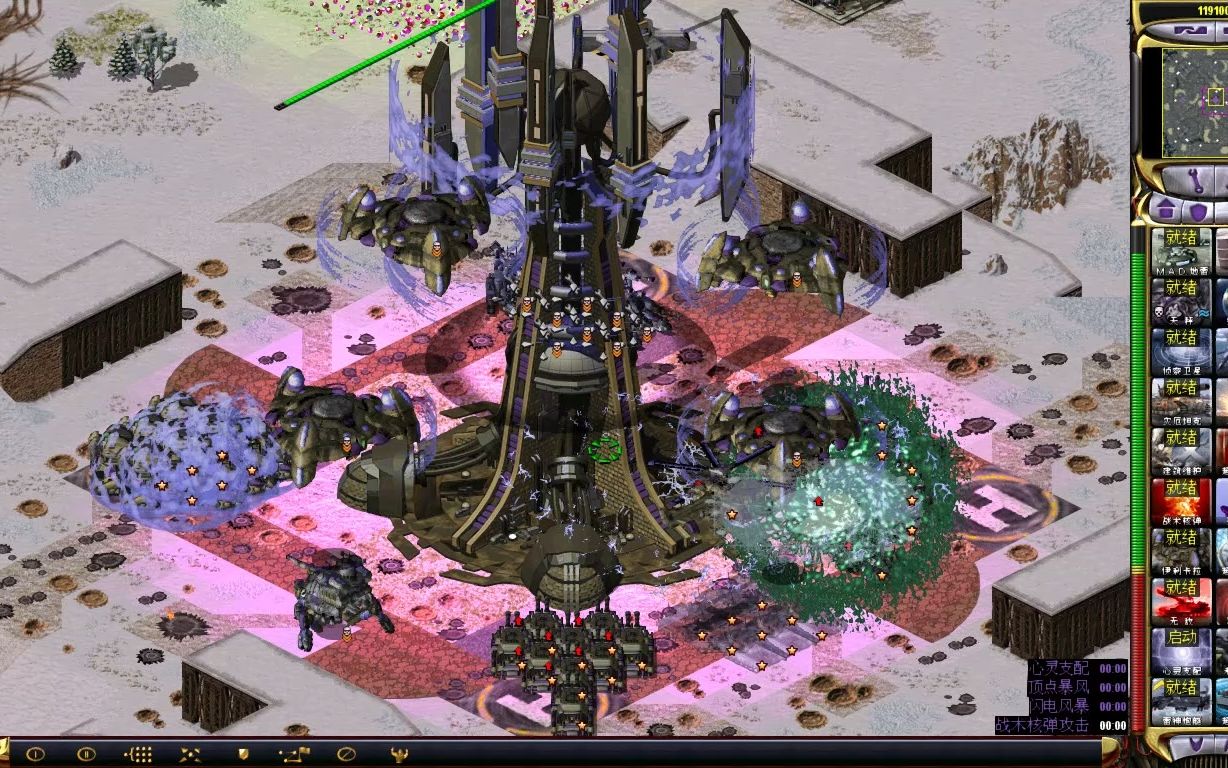Enable waypoint planning mode flag
The image size is (1228, 768).
[x=295, y=754]
